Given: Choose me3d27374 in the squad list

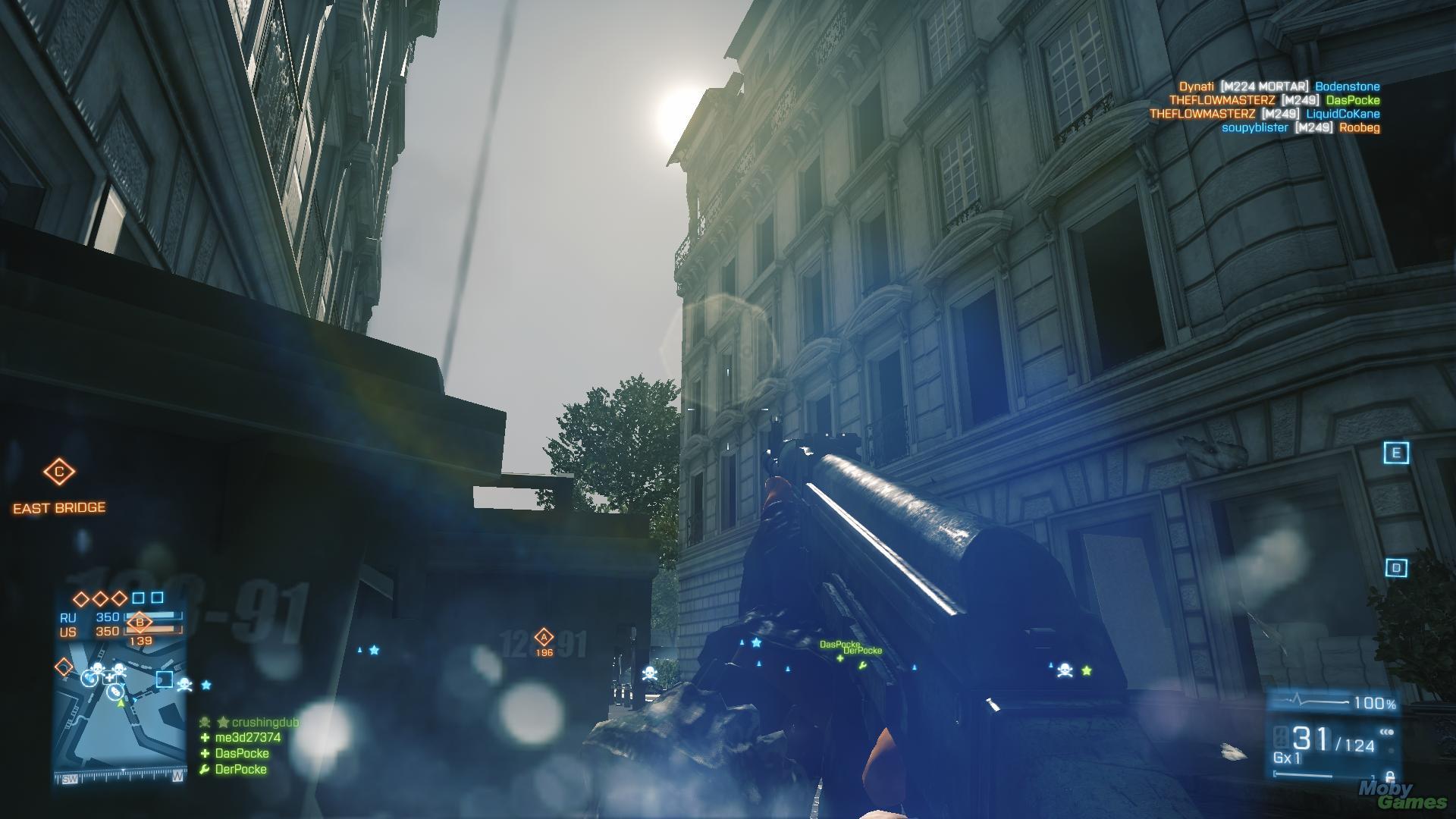Looking at the screenshot, I should click(x=247, y=737).
